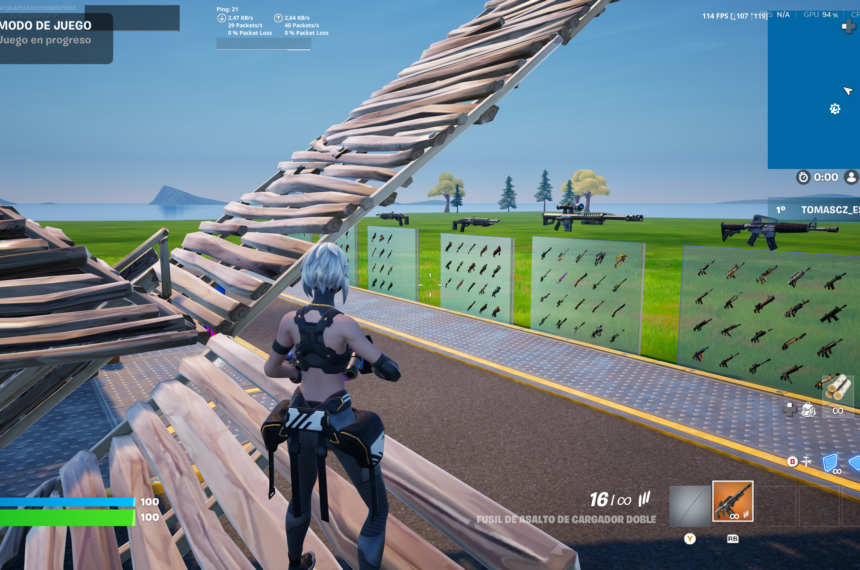Click the blue minimap panel
This screenshot has height=570, width=860.
coord(812,90)
